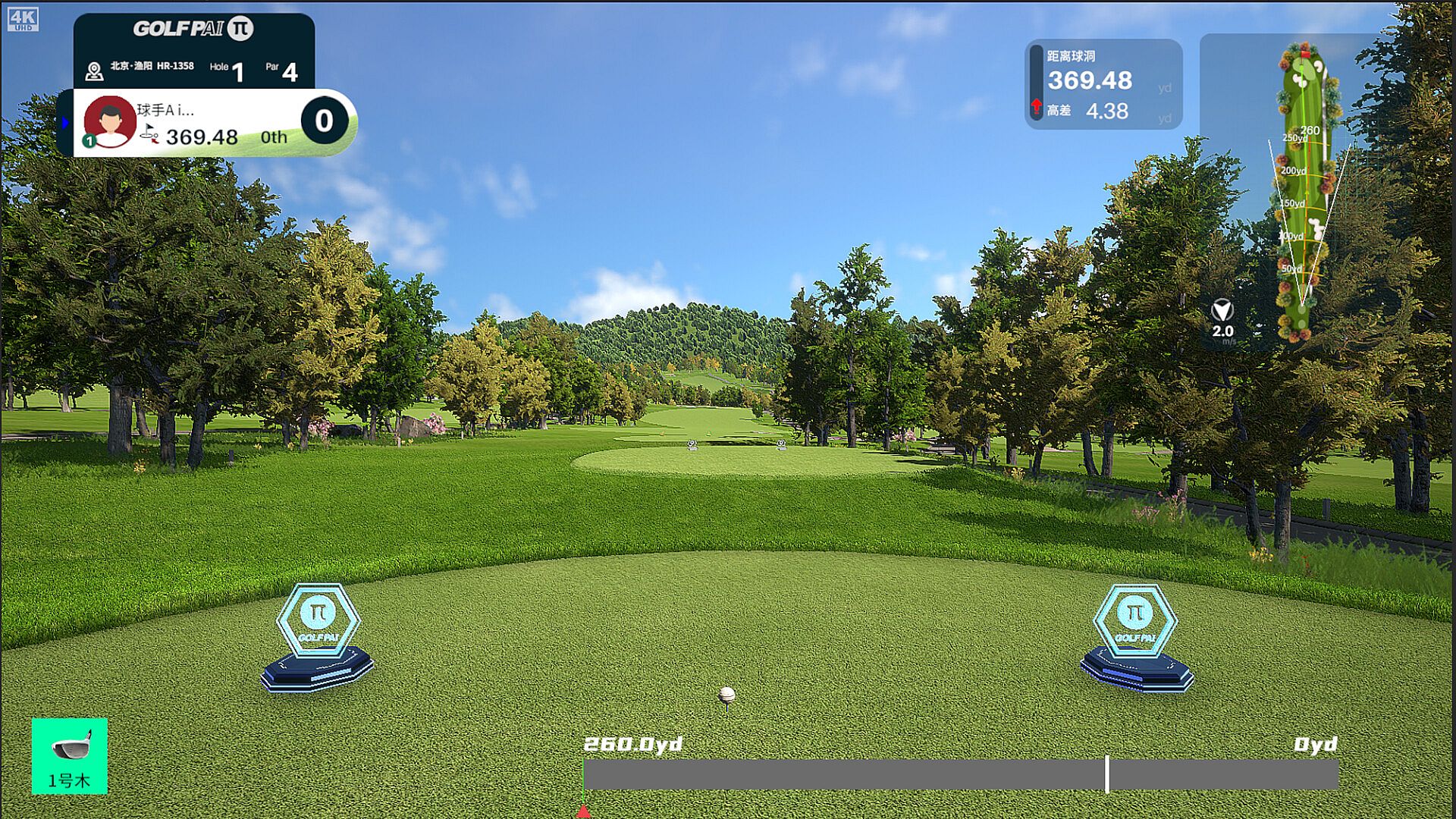The width and height of the screenshot is (1456, 819).
Task: Click the shot power distance bar
Action: pyautogui.click(x=960, y=775)
